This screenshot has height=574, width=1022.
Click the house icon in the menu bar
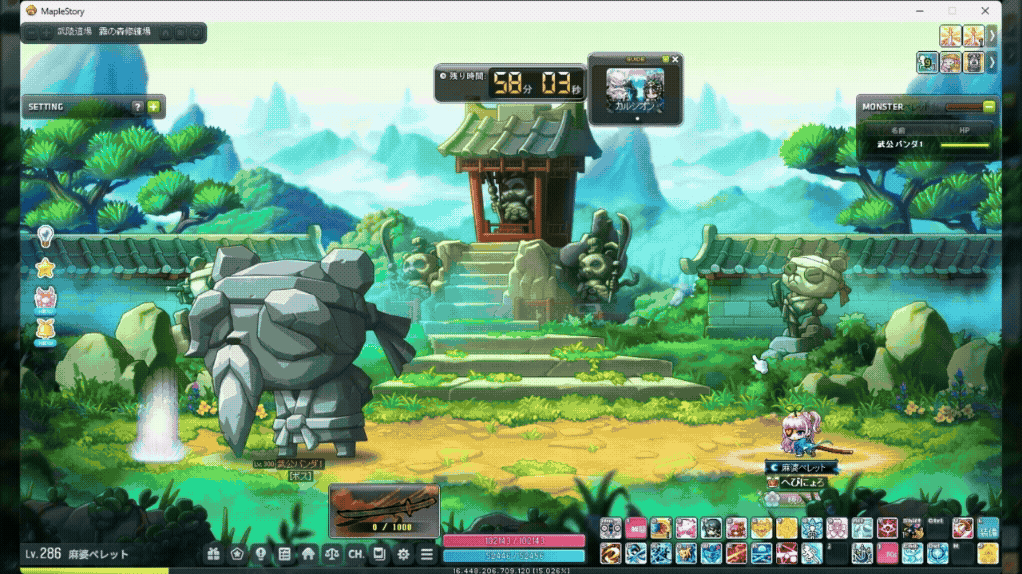(308, 553)
